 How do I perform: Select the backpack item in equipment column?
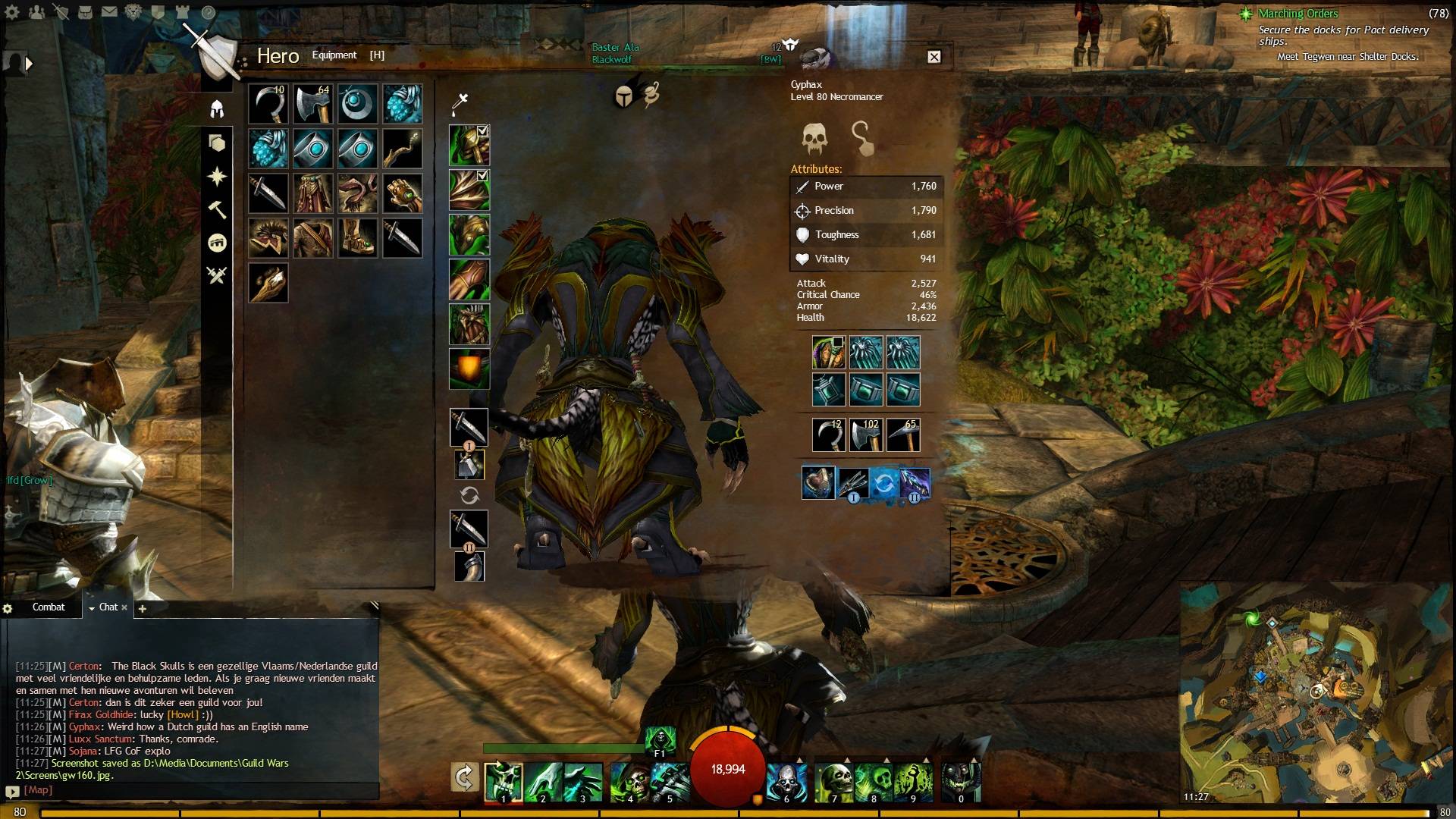[x=469, y=369]
